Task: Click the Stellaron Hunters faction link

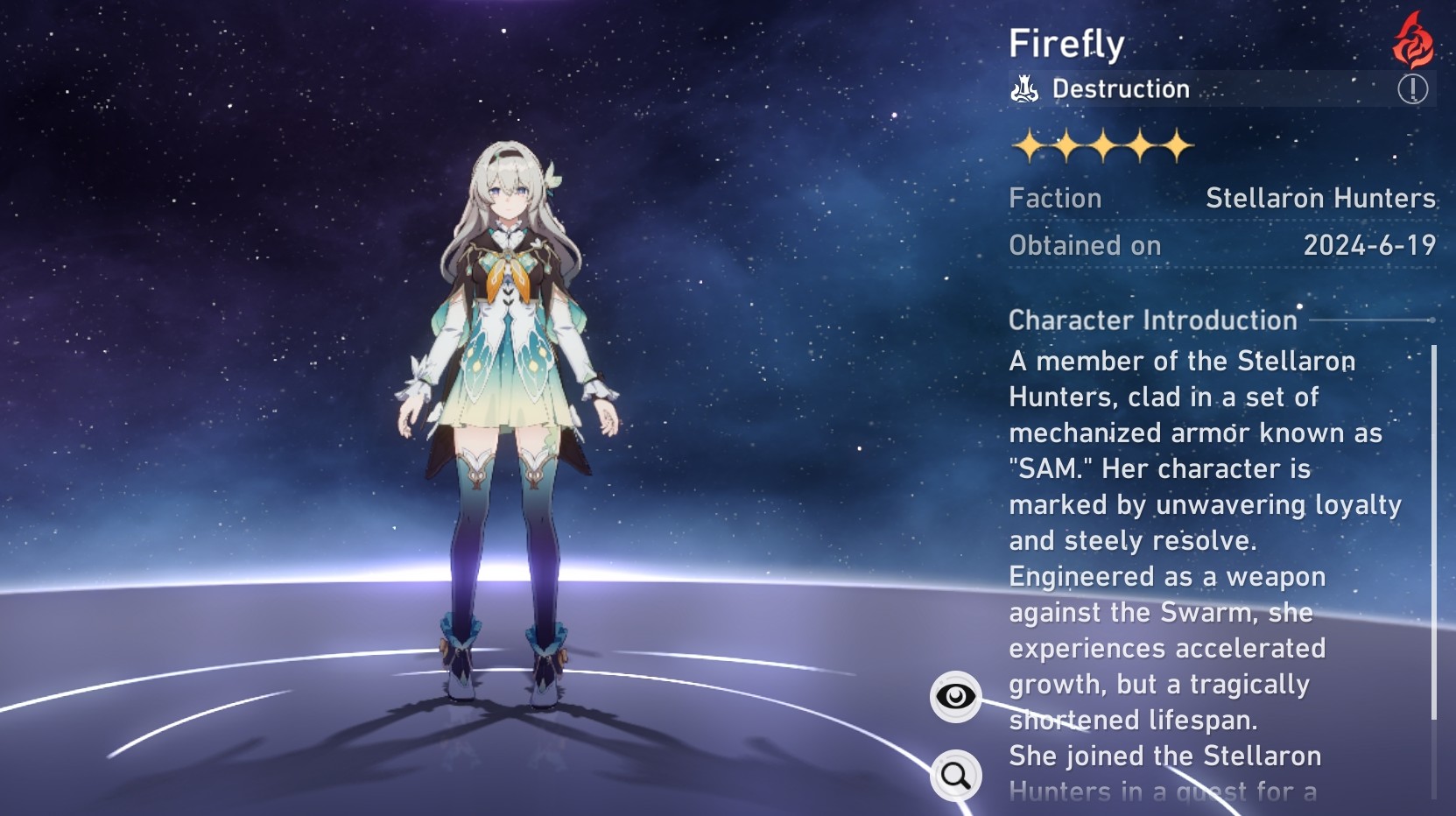Action: (1320, 198)
